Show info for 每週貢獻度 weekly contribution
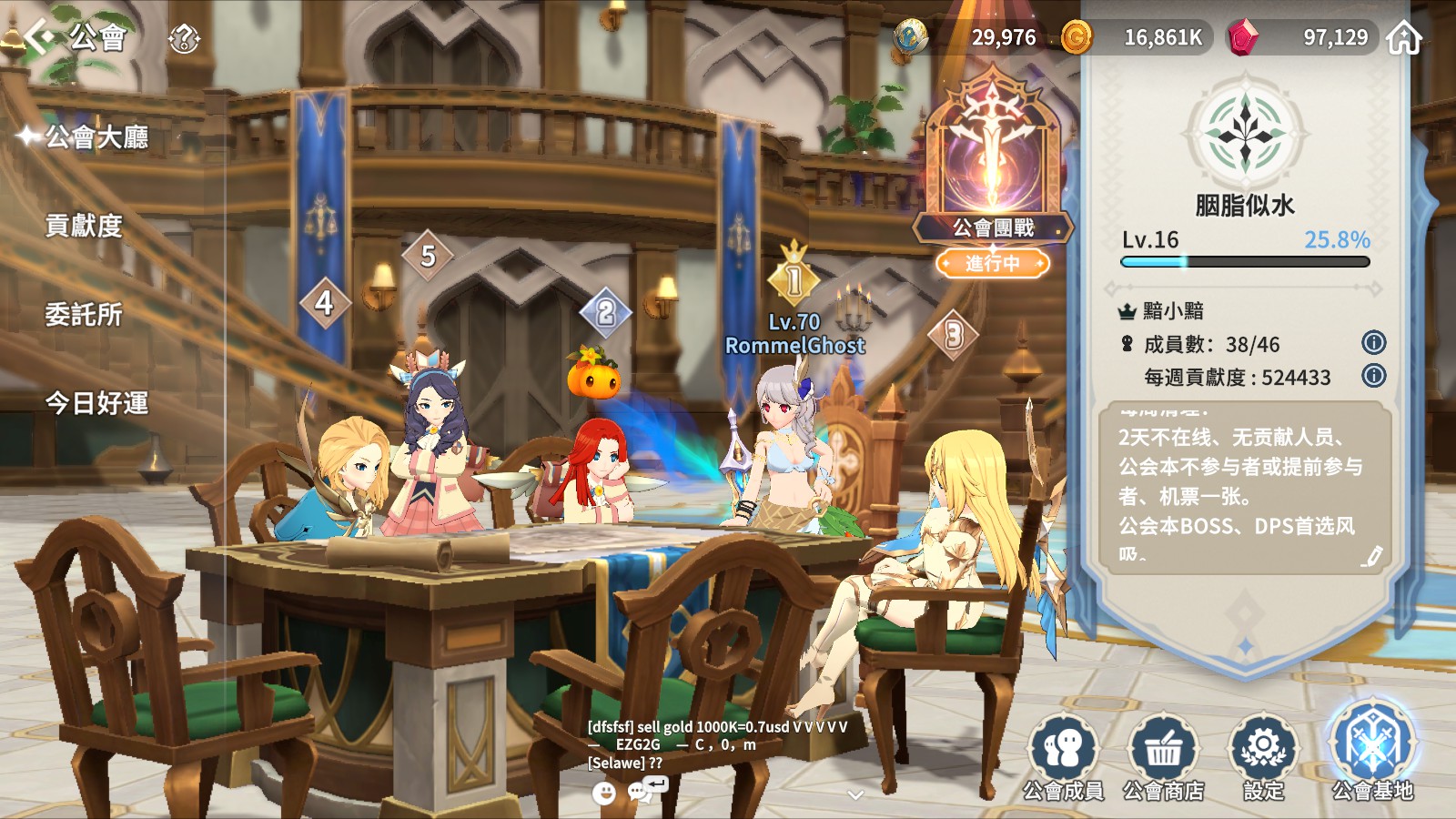1456x819 pixels. [1373, 376]
